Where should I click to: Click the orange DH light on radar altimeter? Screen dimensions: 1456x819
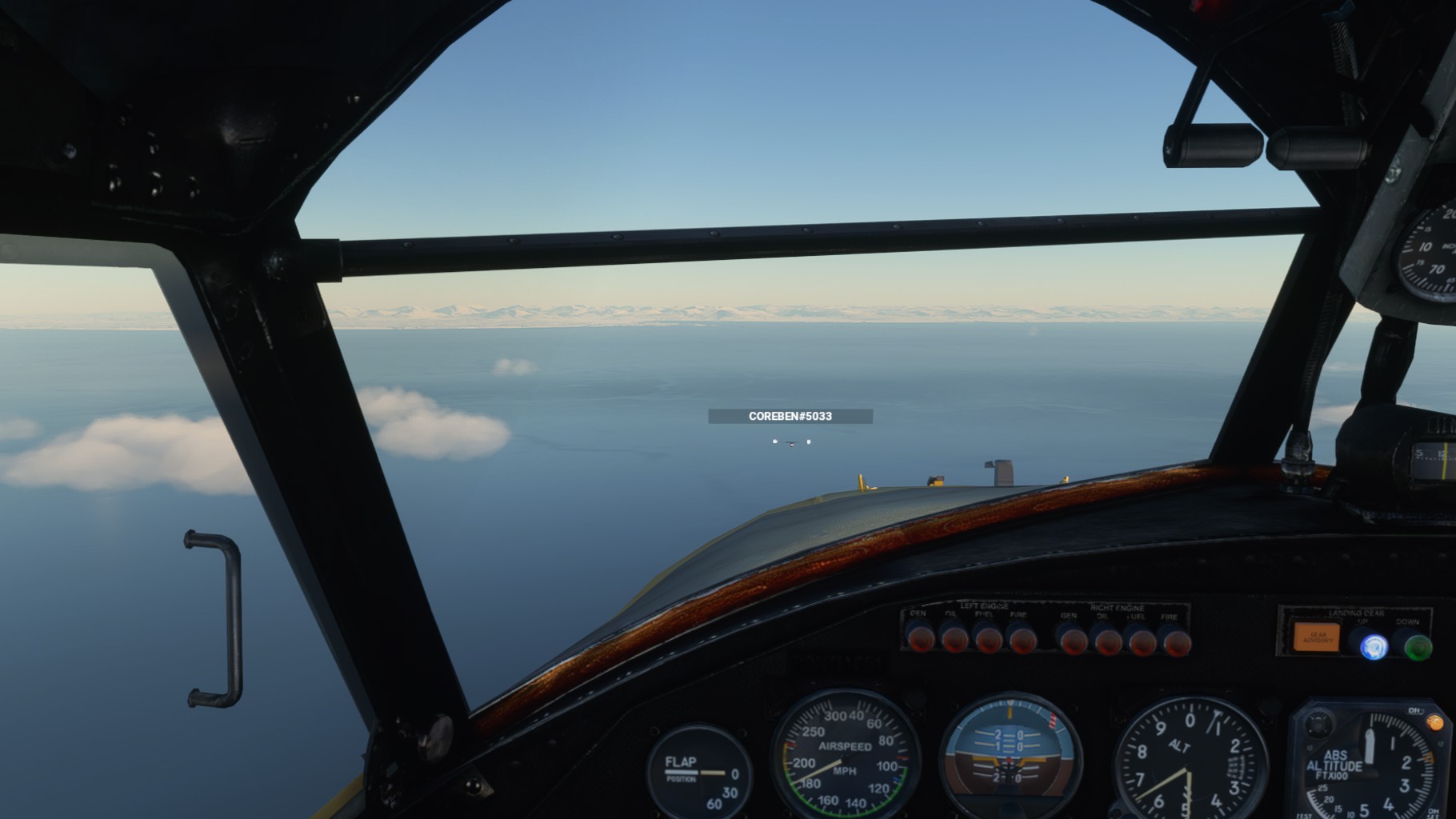pos(1434,722)
